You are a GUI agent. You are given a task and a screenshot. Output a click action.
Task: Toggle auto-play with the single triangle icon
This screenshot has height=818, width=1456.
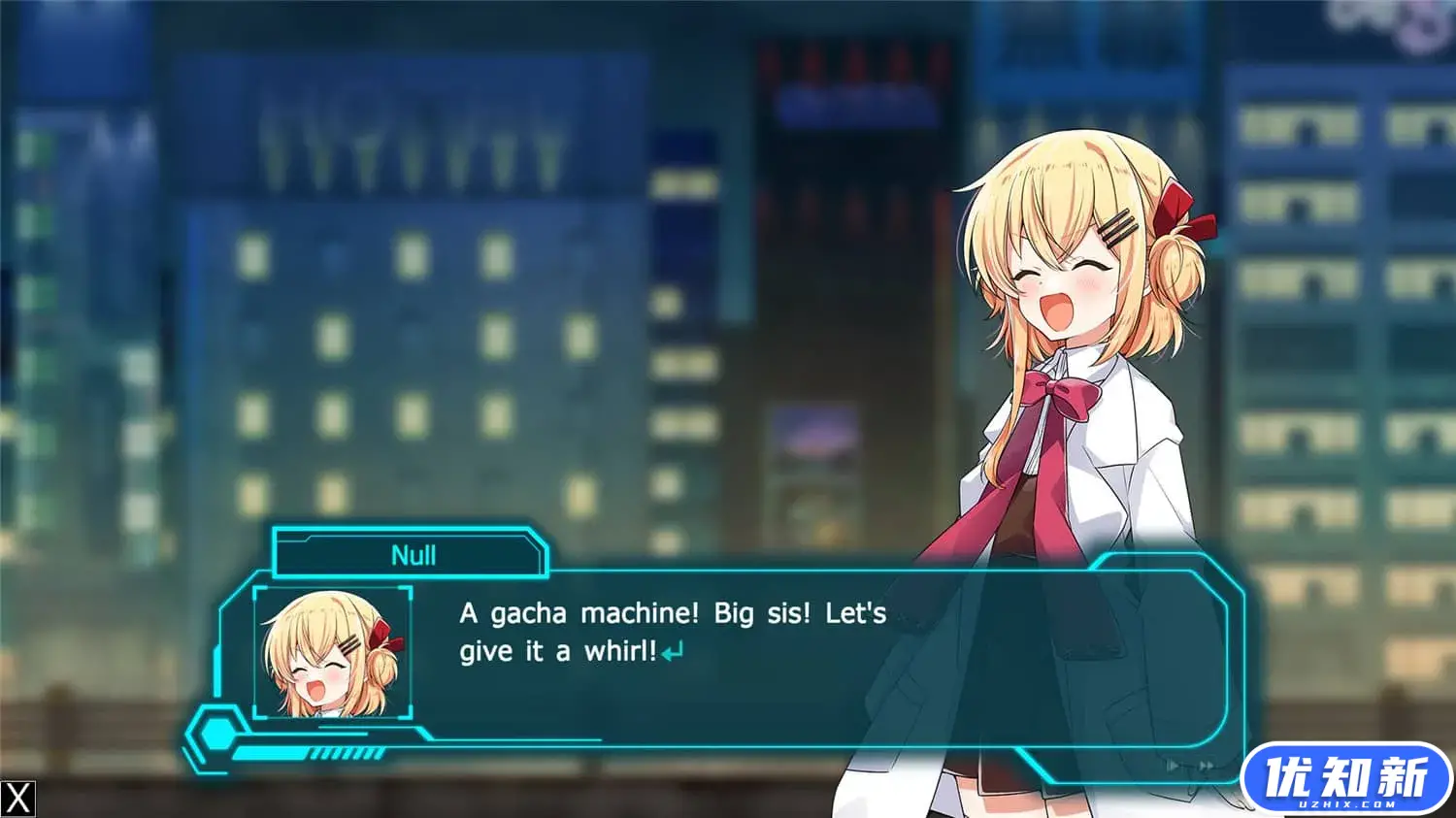point(1173,766)
